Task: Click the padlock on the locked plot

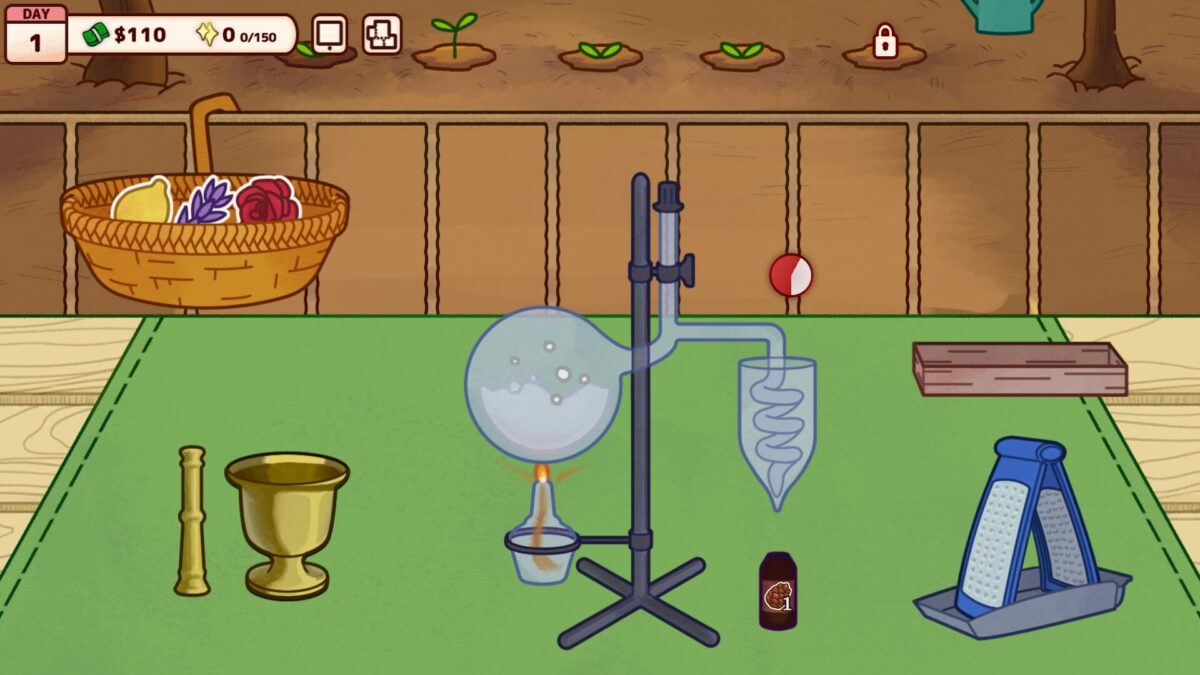Action: 885,41
